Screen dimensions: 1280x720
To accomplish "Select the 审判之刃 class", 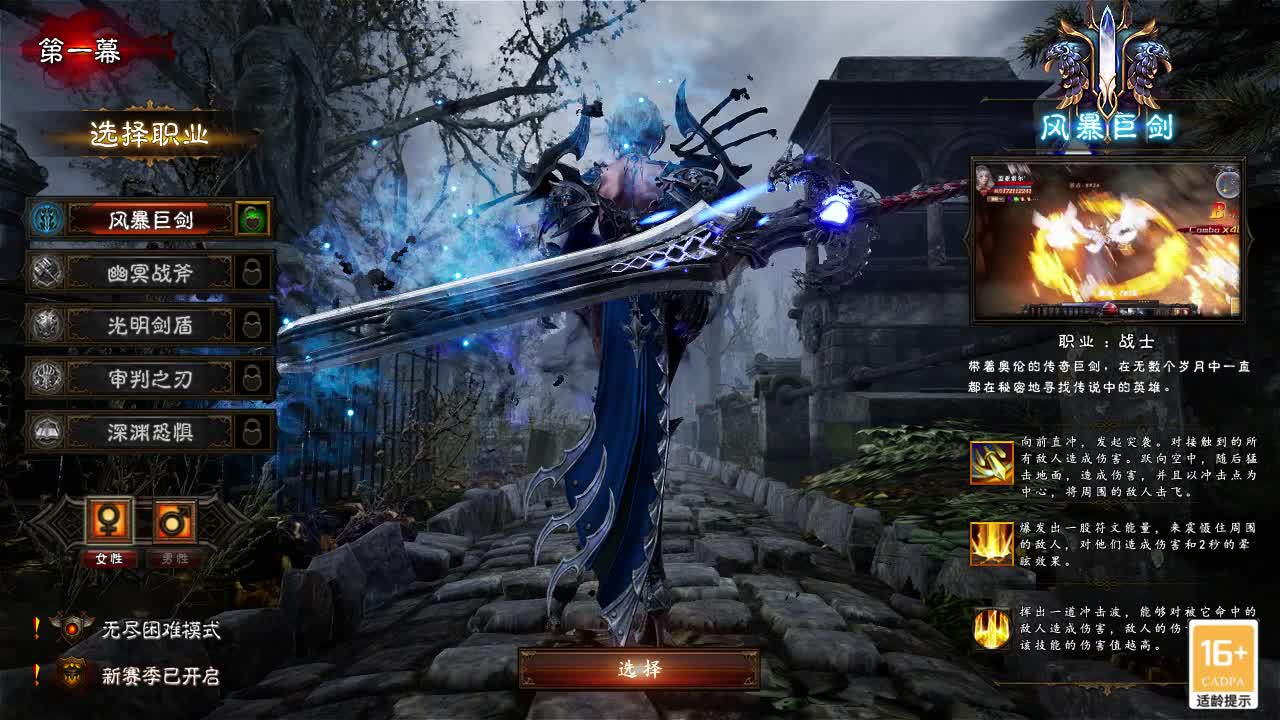I will click(150, 378).
